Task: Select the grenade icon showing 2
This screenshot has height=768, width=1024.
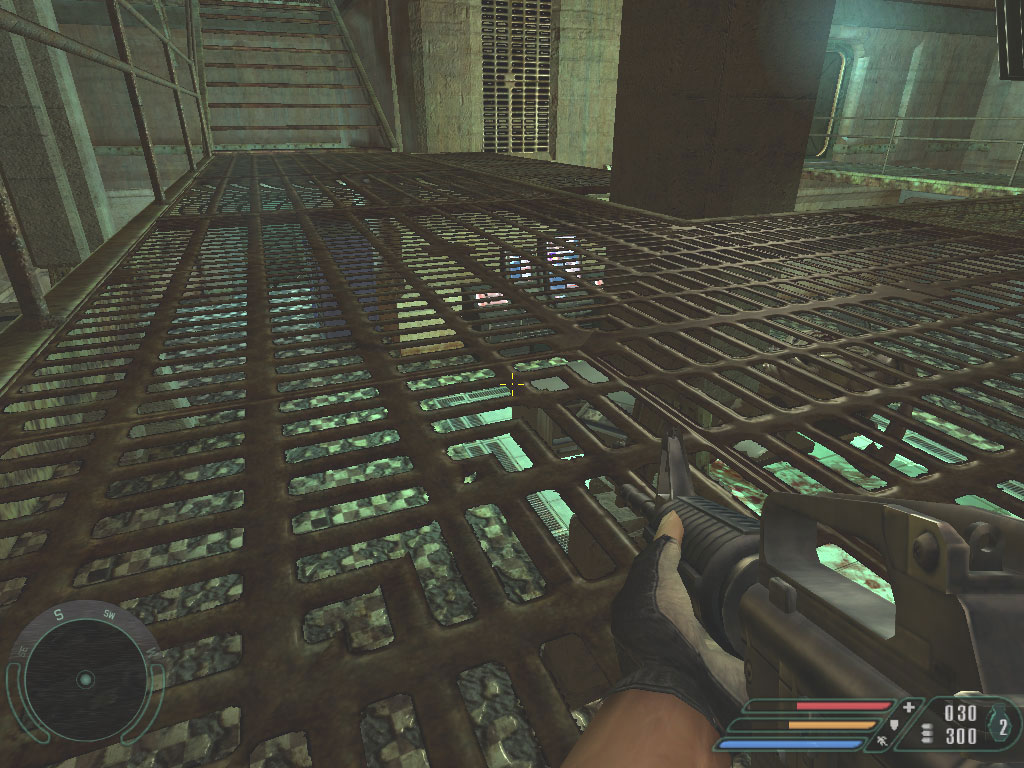Action: coord(1001,726)
